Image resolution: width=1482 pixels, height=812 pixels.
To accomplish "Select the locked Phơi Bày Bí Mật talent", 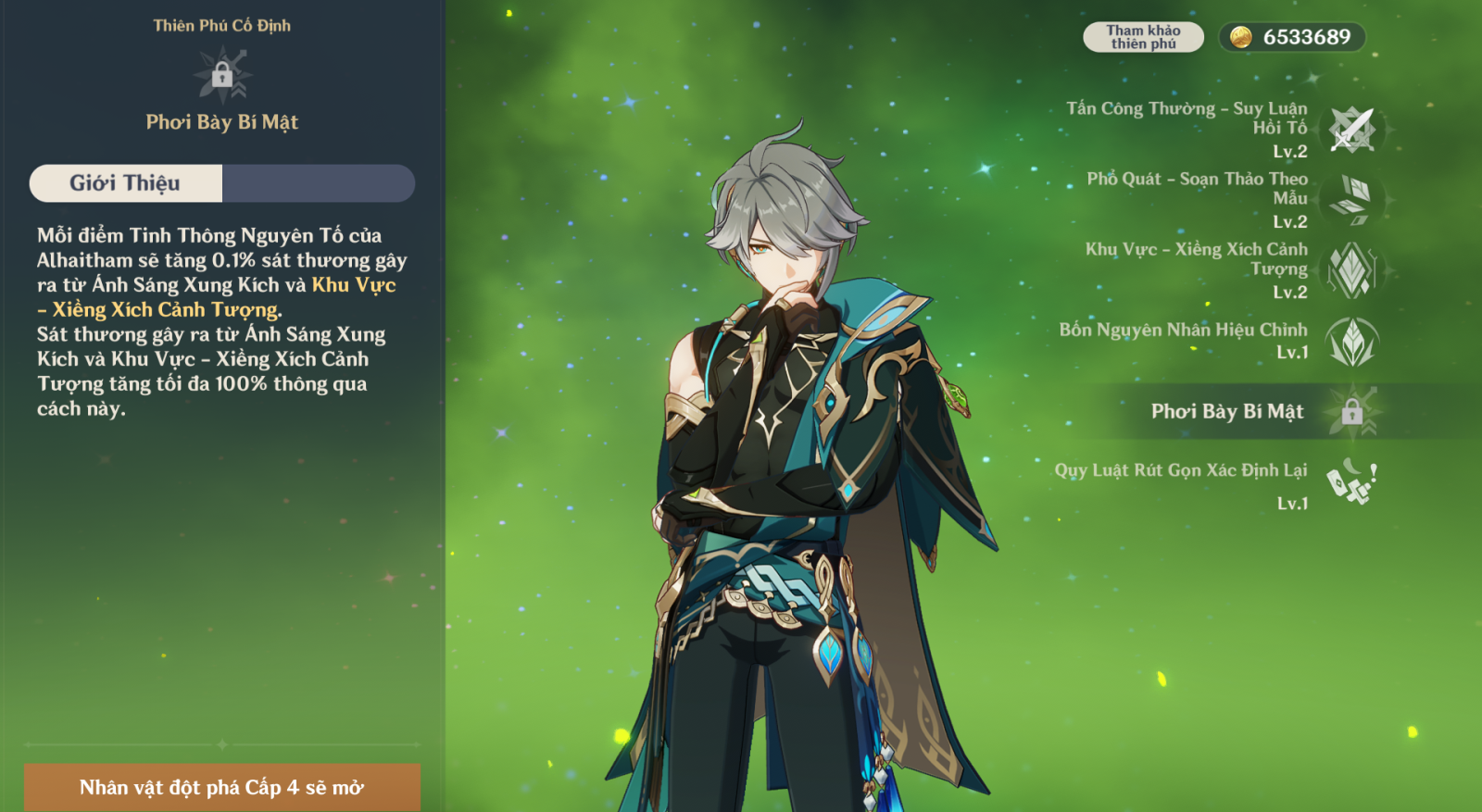I will [x=1351, y=411].
